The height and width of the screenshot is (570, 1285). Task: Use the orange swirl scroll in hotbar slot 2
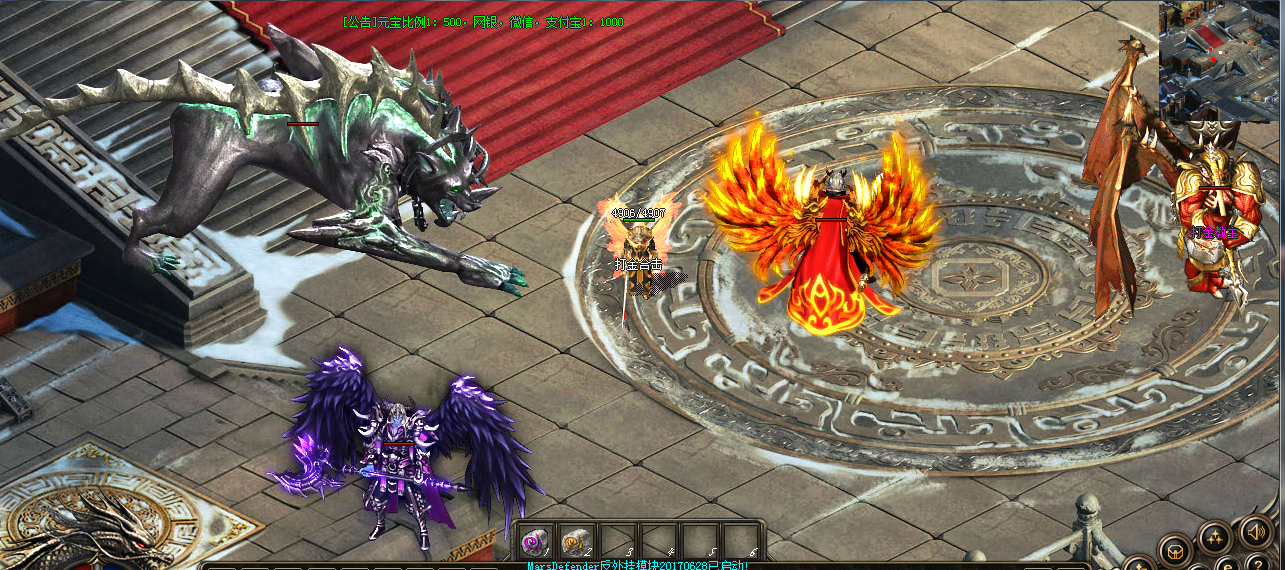[576, 541]
